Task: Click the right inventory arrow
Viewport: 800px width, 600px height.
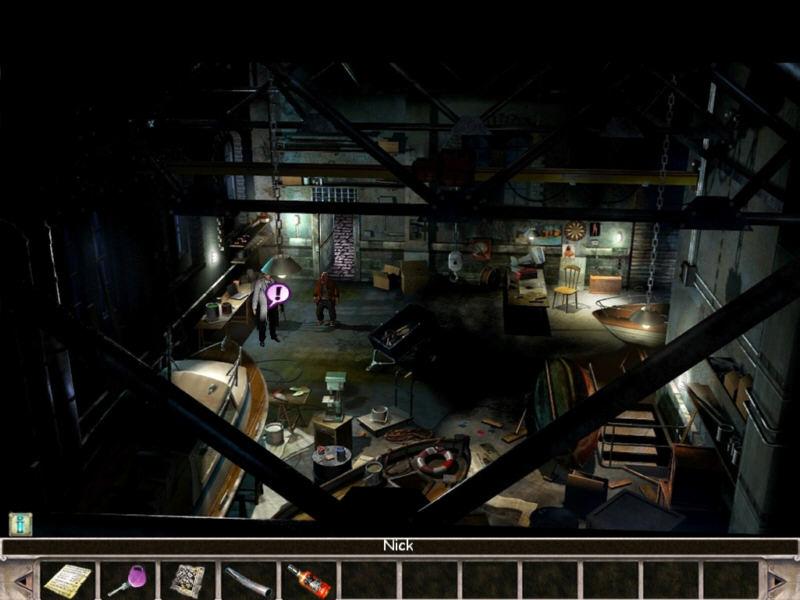Action: (x=778, y=580)
